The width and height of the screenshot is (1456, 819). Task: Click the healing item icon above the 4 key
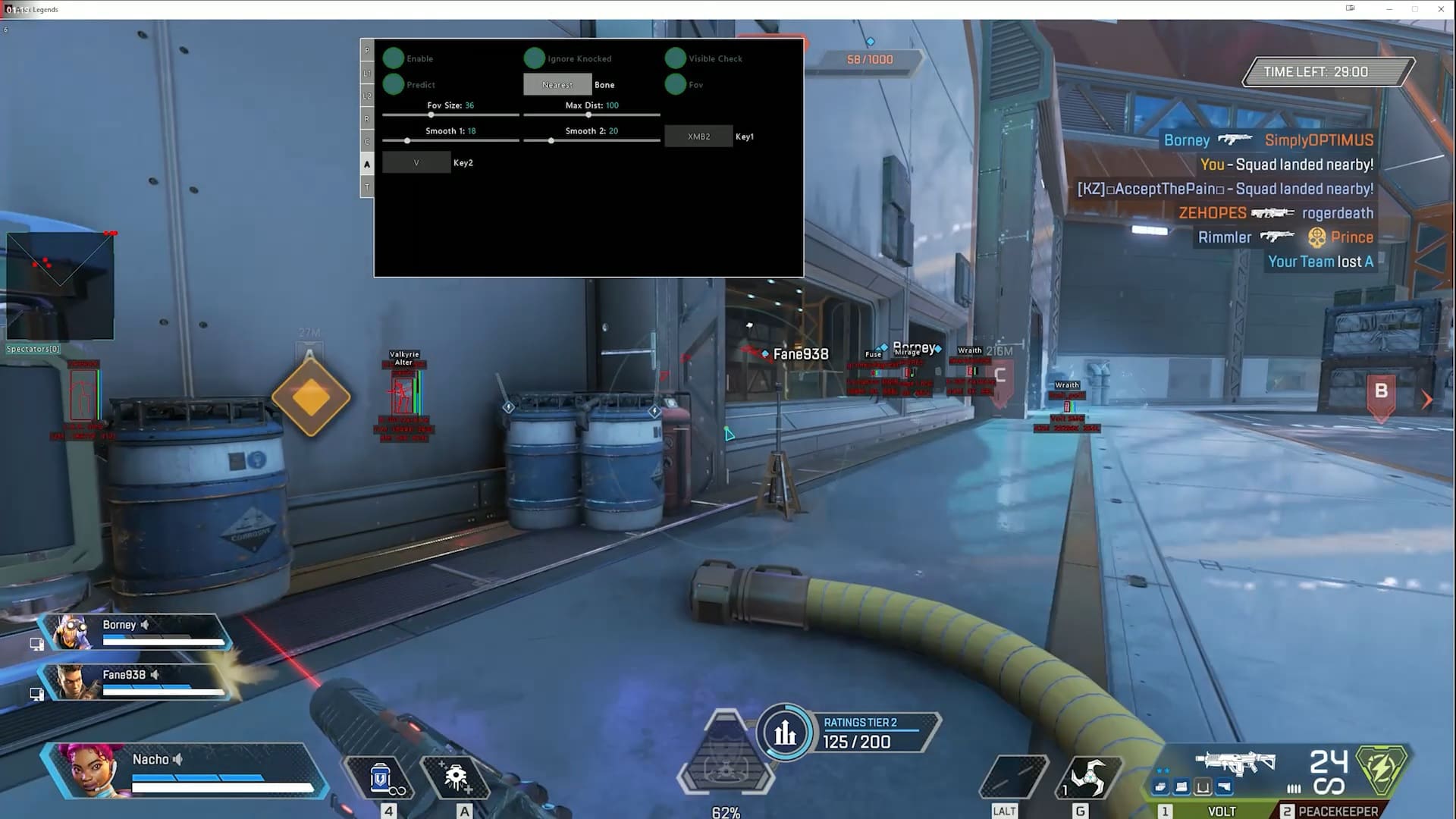tap(380, 776)
